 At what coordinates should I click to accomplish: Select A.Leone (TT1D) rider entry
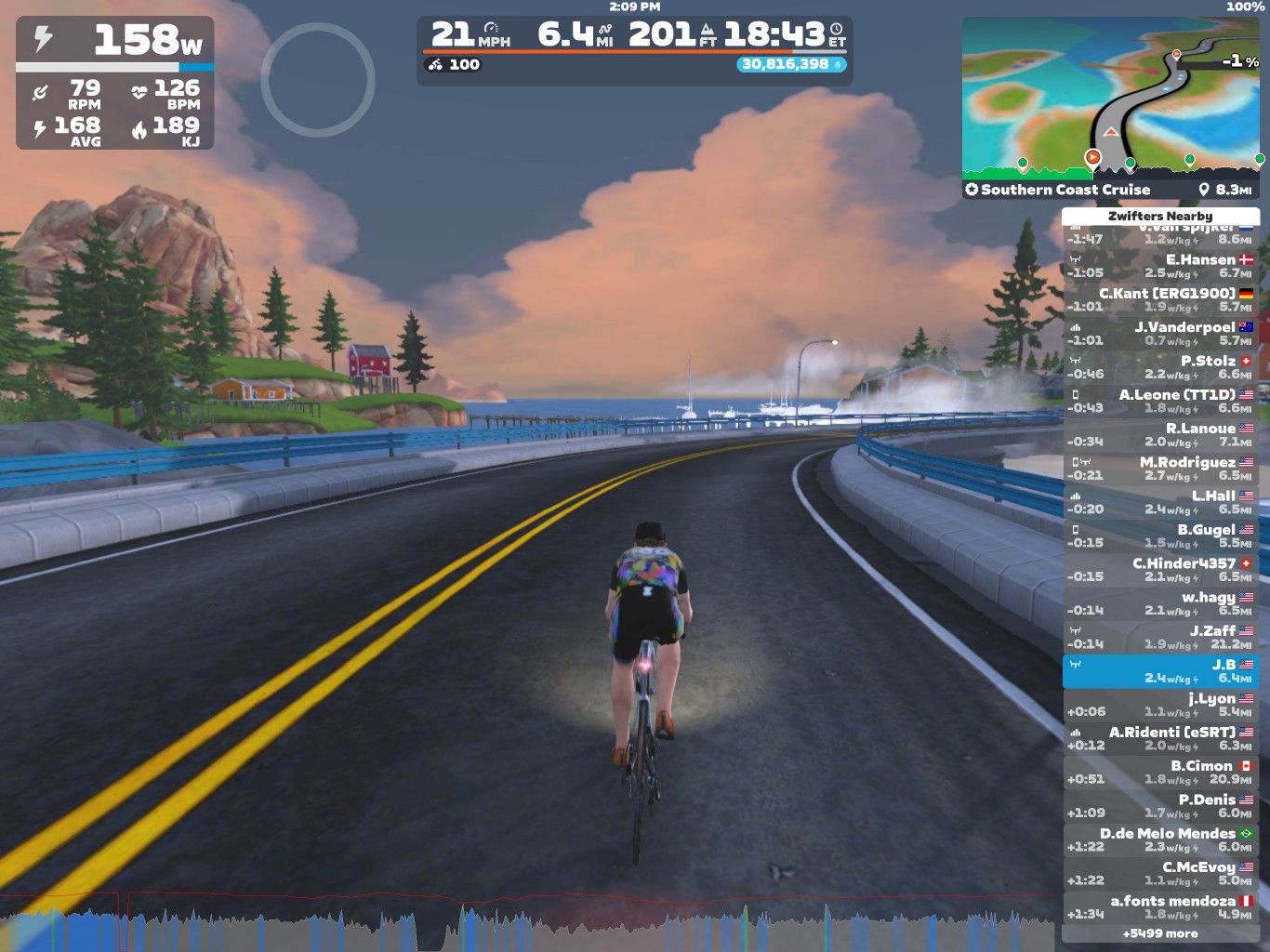click(x=1159, y=401)
